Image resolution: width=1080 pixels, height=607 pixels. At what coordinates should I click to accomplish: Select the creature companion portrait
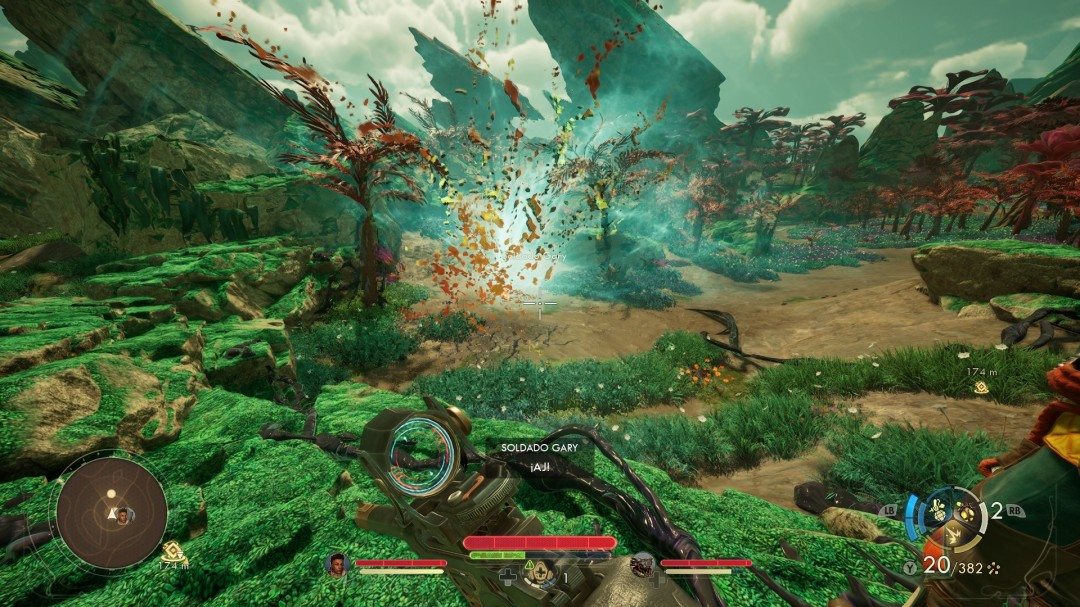click(643, 566)
